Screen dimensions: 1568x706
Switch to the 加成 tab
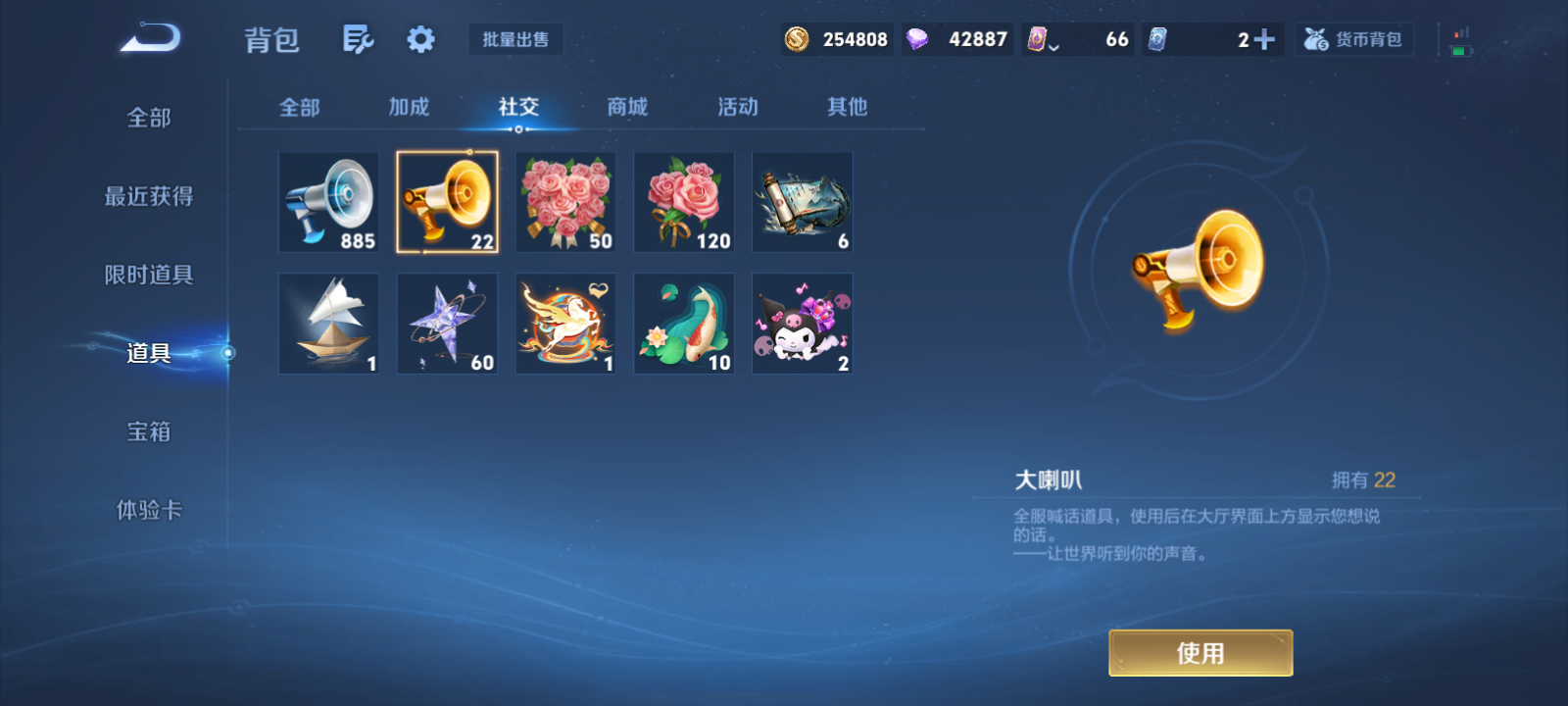click(x=410, y=108)
